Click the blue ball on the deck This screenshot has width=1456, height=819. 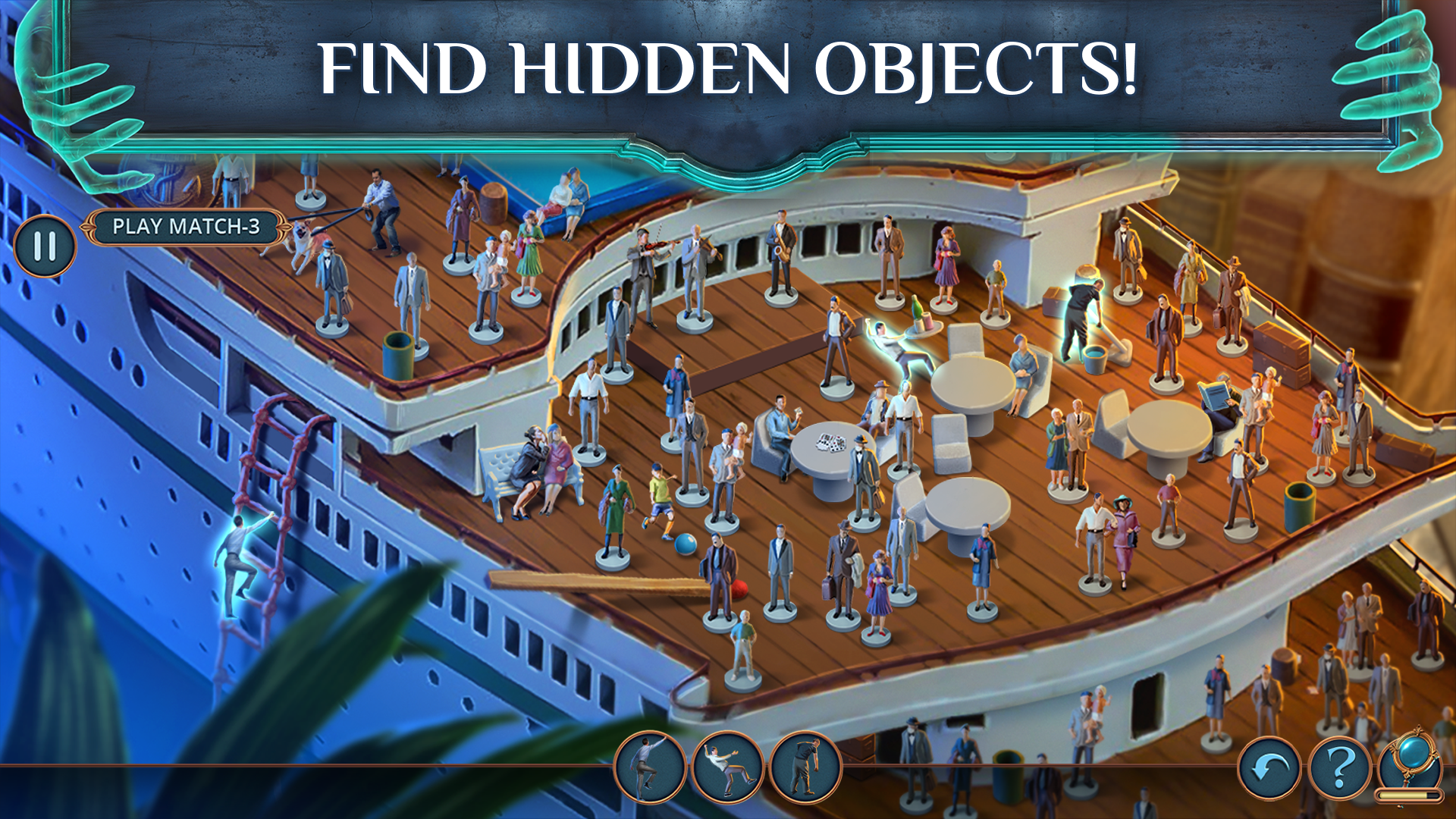point(685,542)
